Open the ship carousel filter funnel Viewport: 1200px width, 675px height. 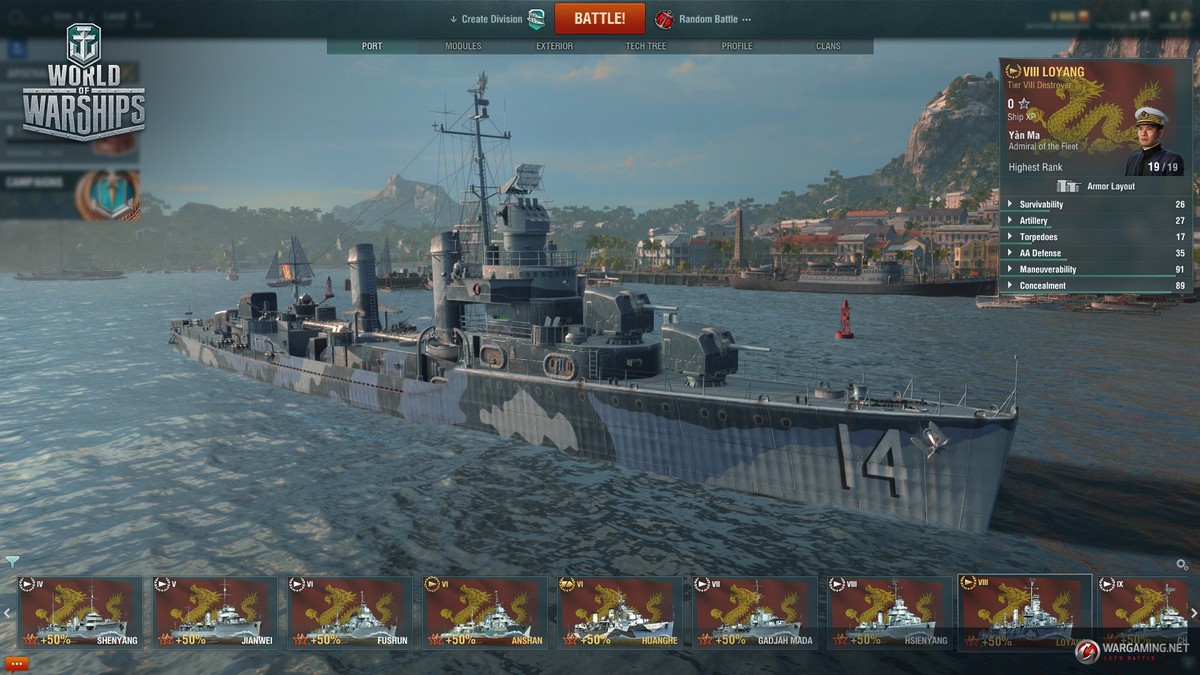[x=11, y=561]
